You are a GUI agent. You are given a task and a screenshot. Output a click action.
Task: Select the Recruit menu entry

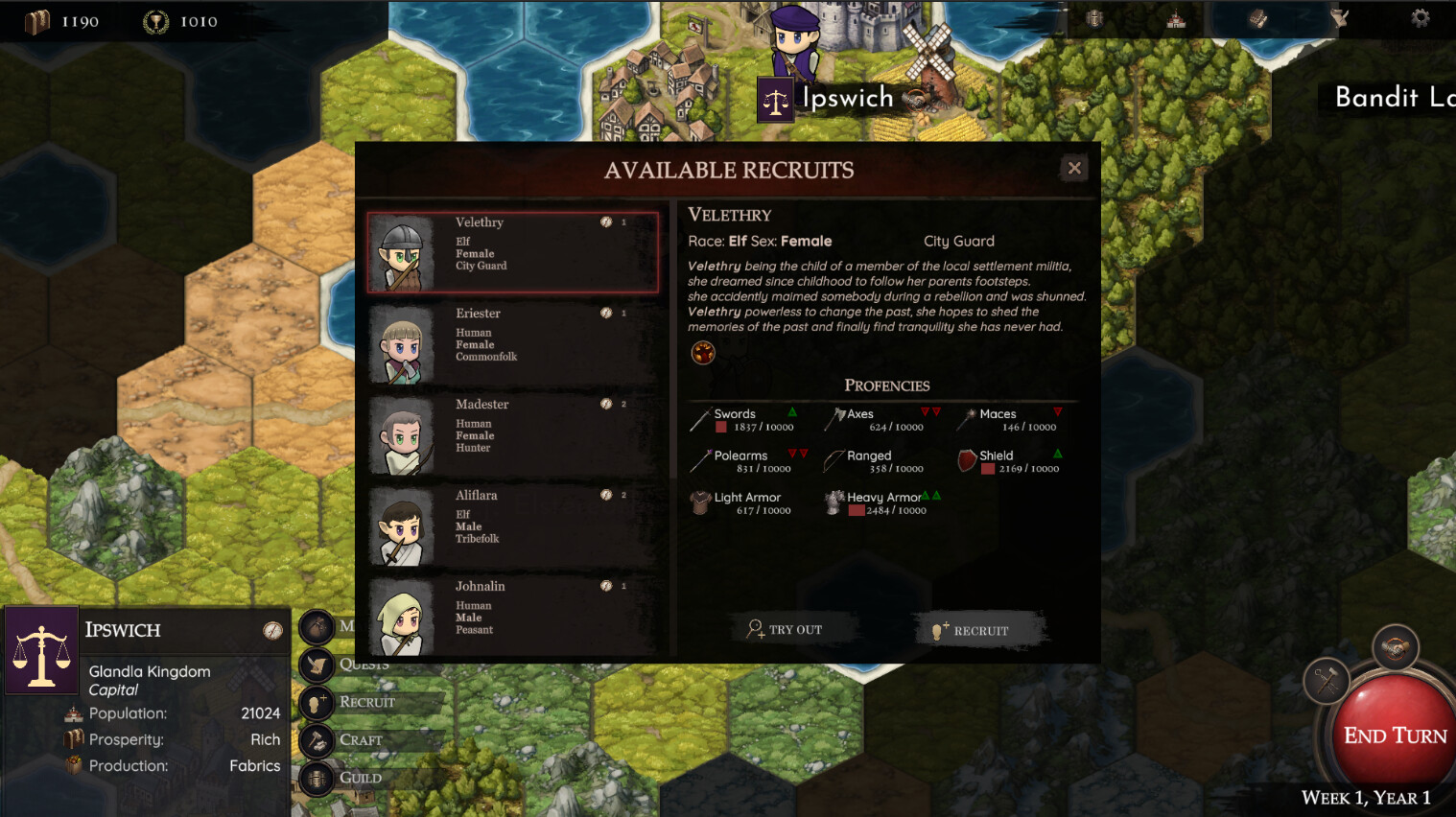[366, 702]
